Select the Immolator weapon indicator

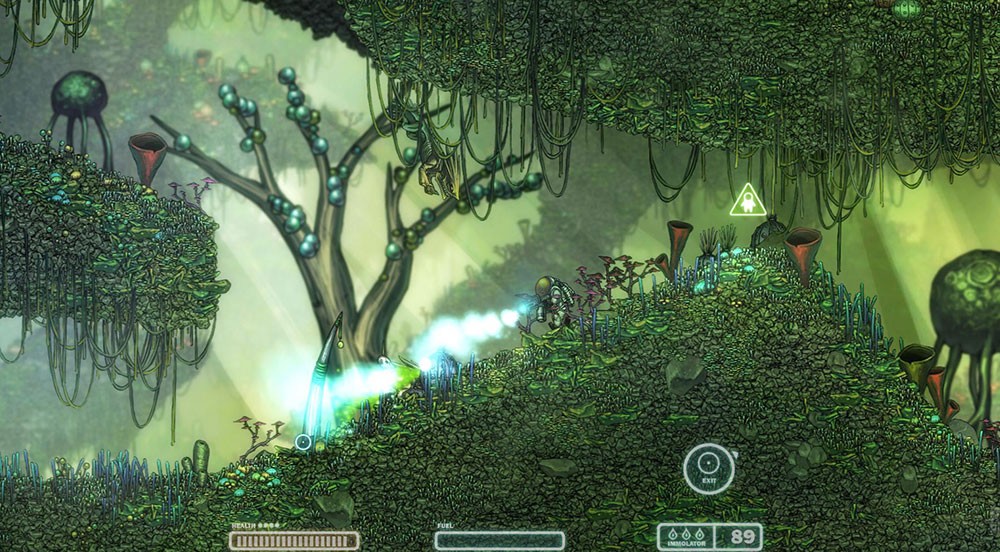point(690,538)
